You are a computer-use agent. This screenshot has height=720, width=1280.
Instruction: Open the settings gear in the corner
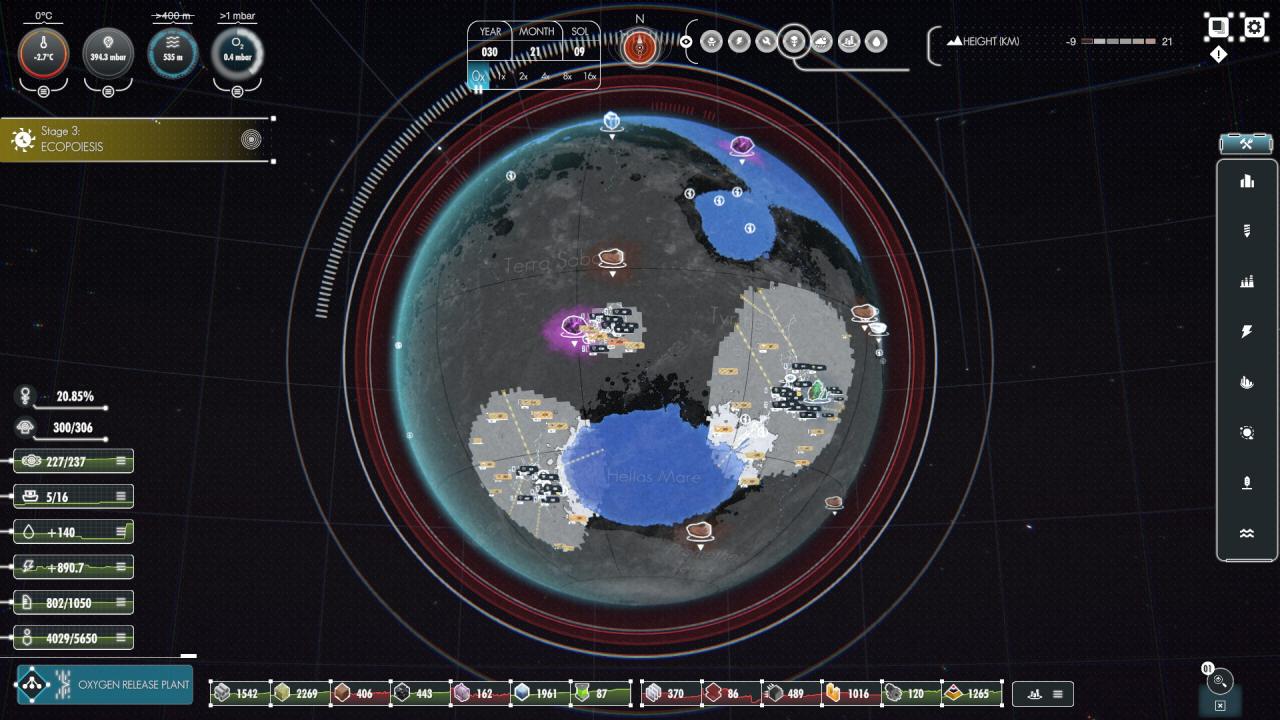pyautogui.click(x=1254, y=26)
